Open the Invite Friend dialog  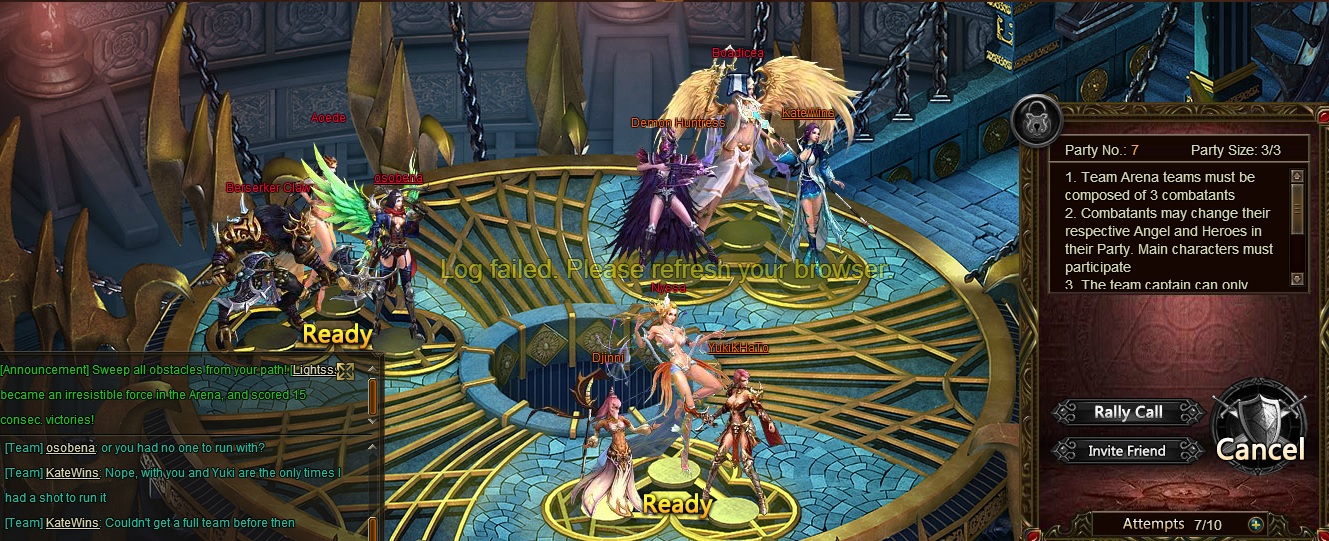[x=1127, y=451]
